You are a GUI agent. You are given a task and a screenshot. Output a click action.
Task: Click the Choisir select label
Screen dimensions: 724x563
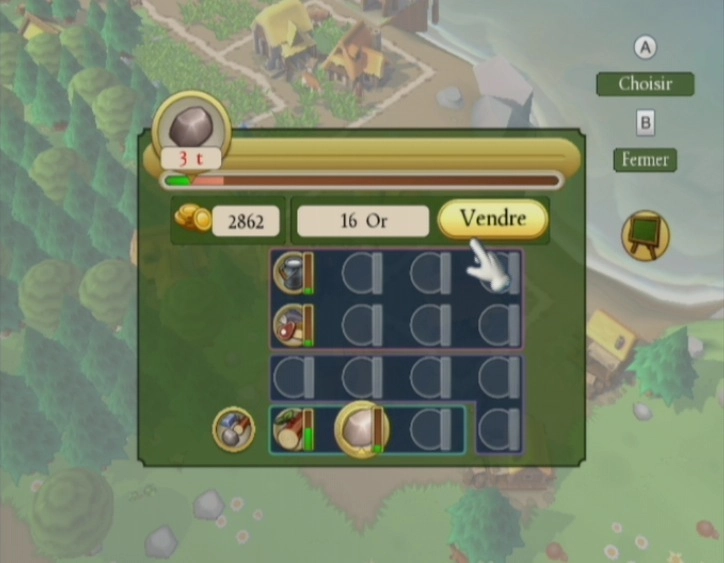coord(645,84)
